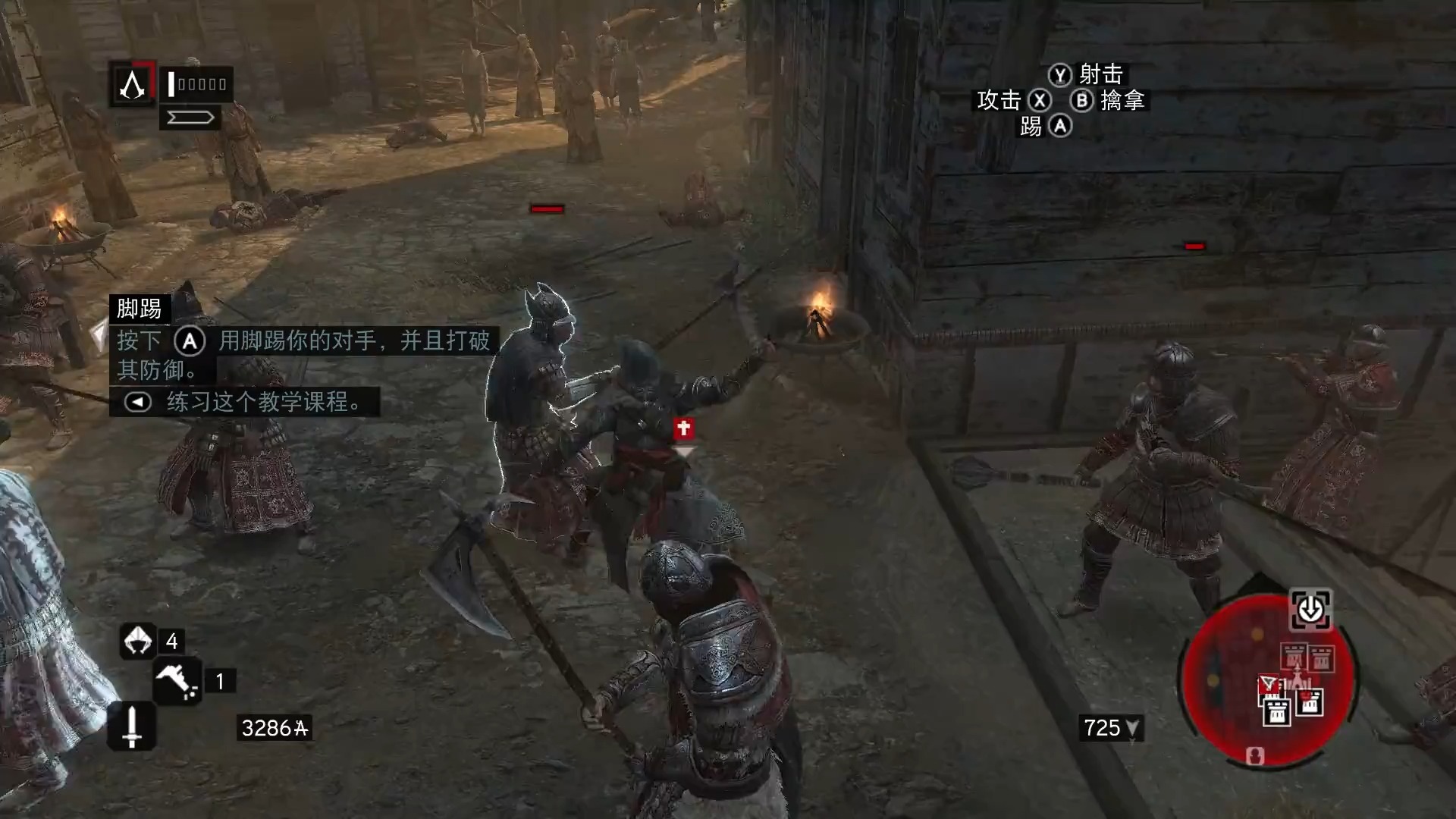The image size is (1456, 819).
Task: Select the assassin recruits hood icon
Action: tap(137, 641)
